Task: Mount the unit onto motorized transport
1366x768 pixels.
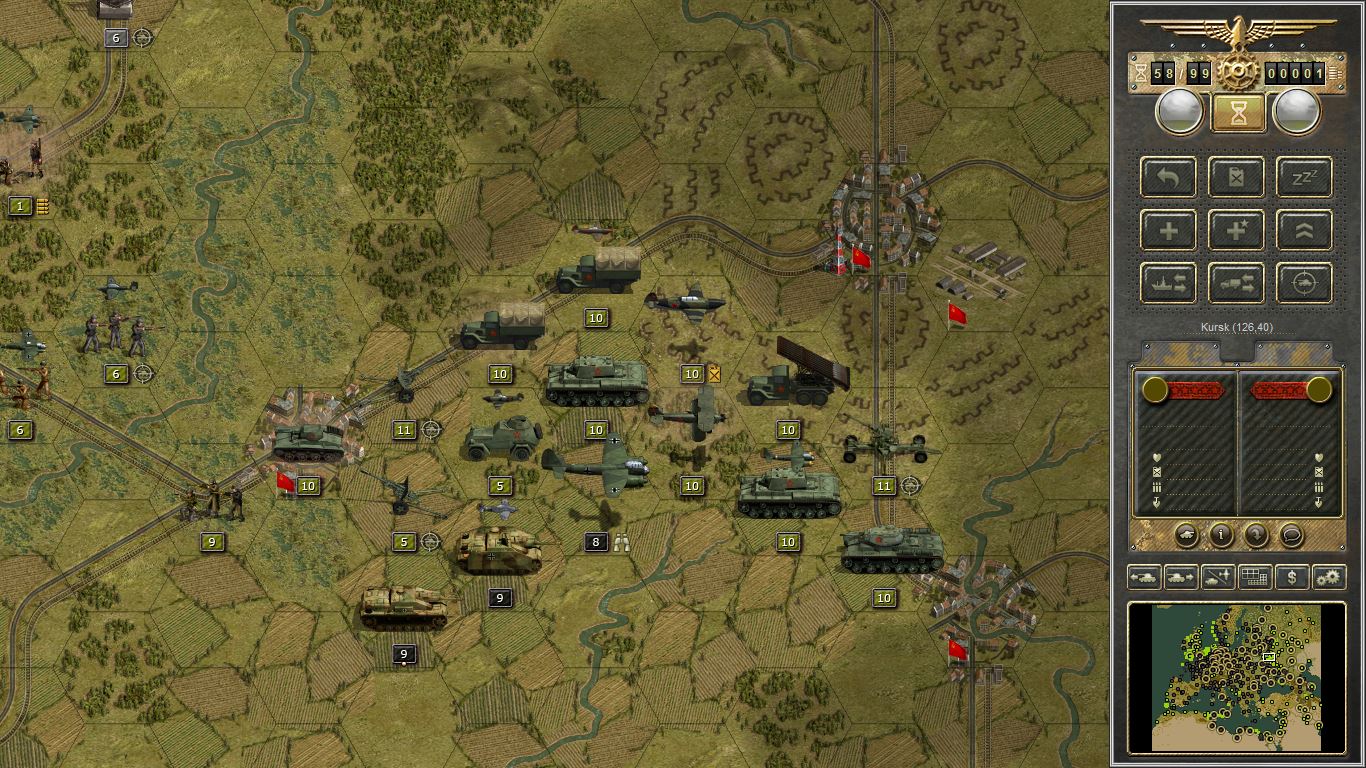Action: (x=1235, y=283)
